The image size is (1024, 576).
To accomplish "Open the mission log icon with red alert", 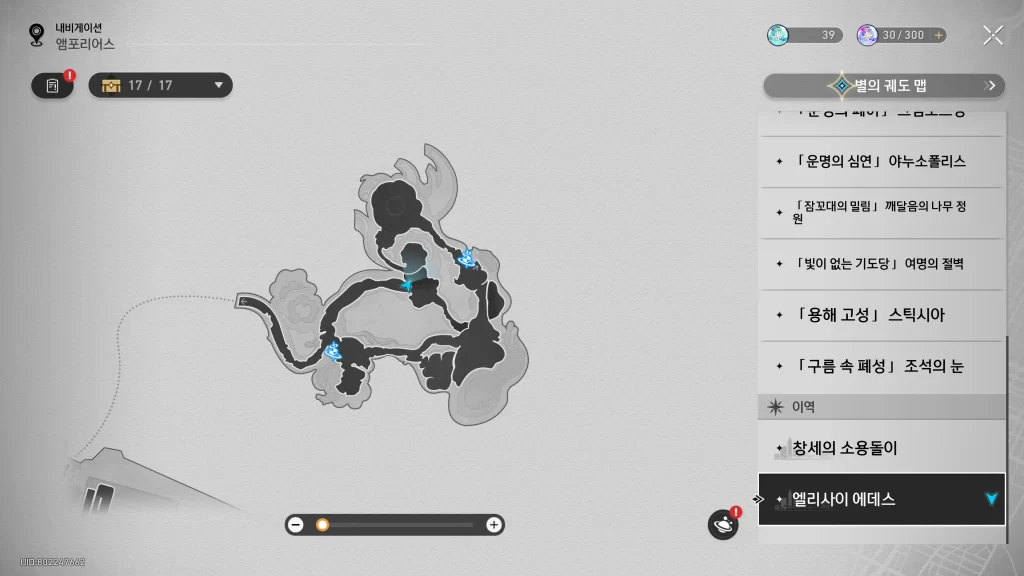I will point(52,86).
